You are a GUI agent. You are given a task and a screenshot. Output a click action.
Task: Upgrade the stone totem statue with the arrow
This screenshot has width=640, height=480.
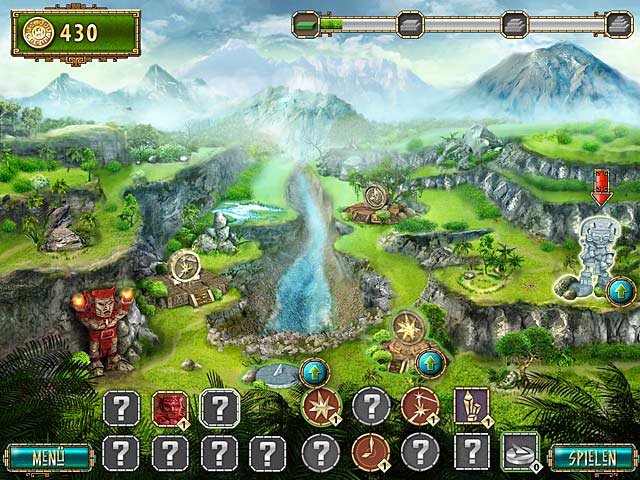(x=620, y=291)
